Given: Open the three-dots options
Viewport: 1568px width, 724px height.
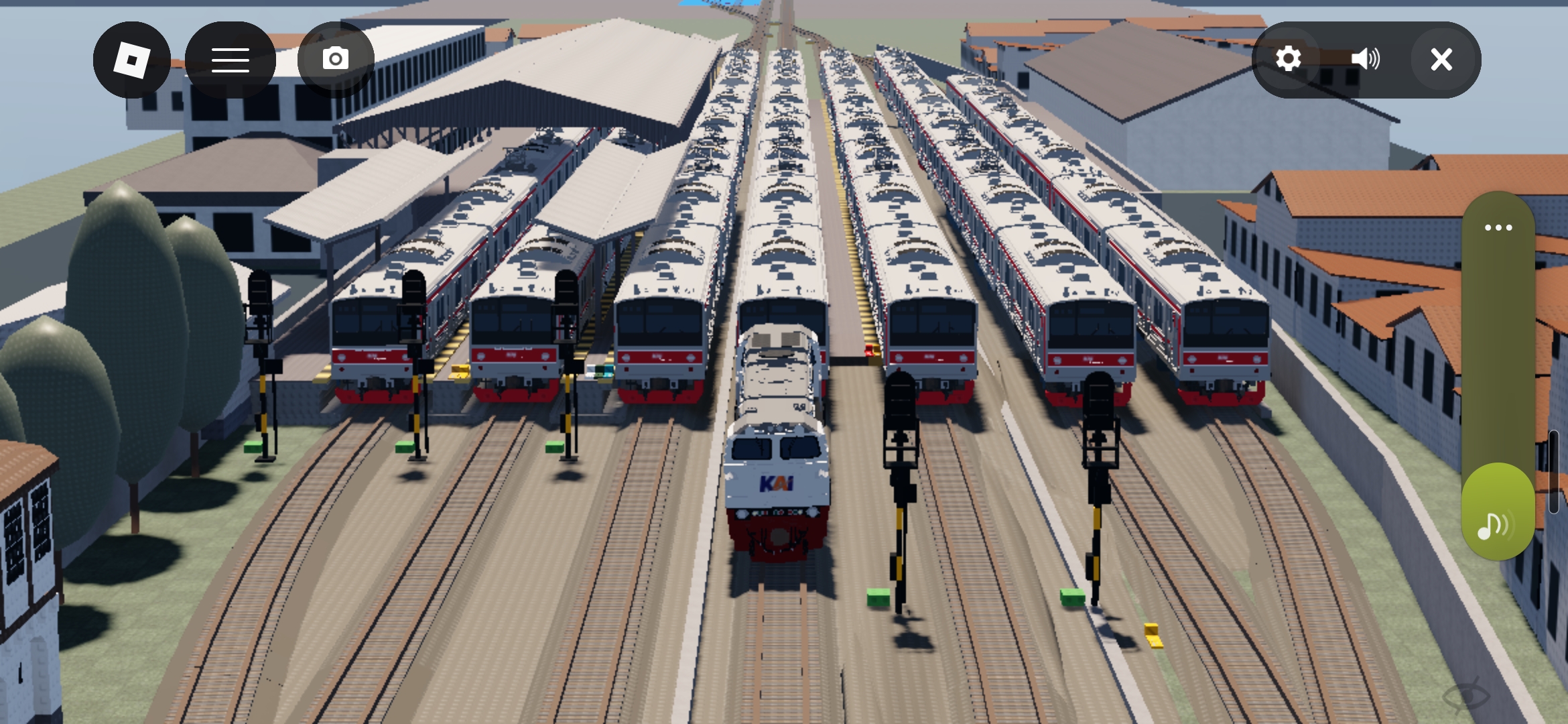Looking at the screenshot, I should click(x=1498, y=228).
